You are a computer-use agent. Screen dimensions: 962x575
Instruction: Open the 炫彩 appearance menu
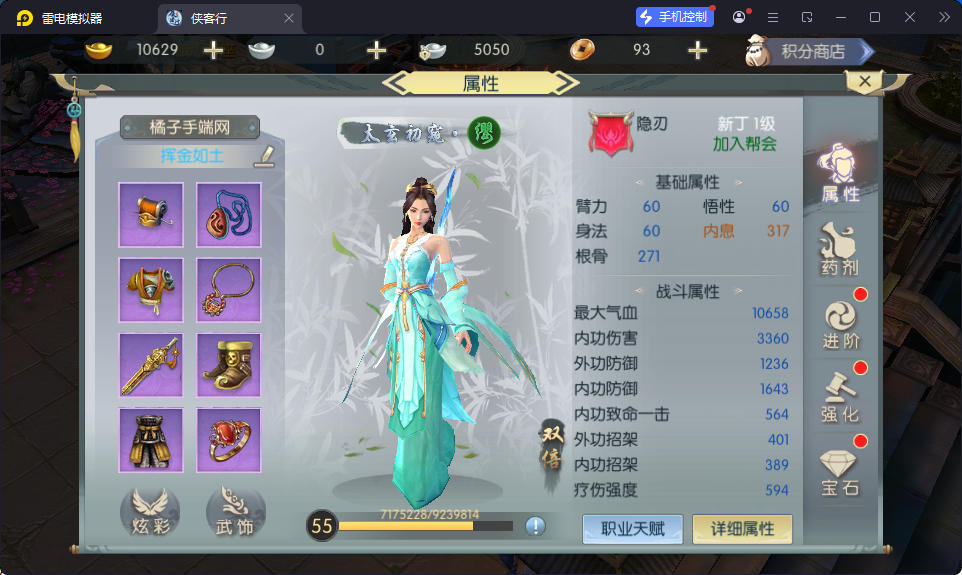[x=150, y=512]
